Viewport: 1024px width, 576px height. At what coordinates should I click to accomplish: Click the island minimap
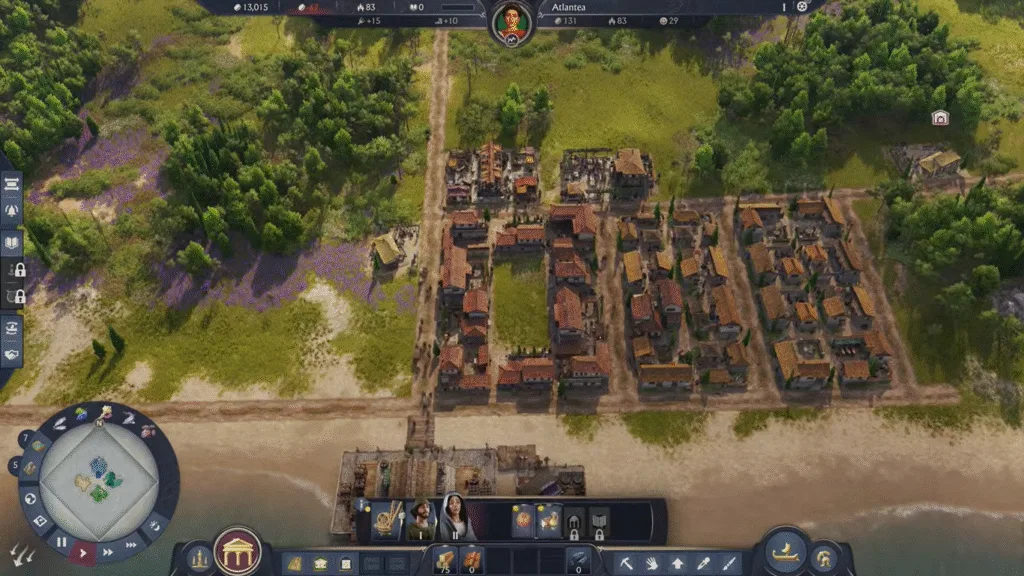[x=98, y=477]
